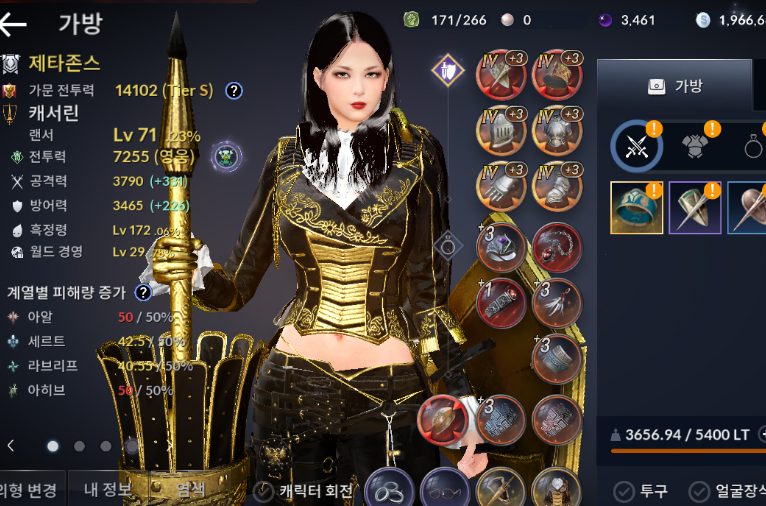
Task: Switch to the armor category filter
Action: [x=699, y=147]
